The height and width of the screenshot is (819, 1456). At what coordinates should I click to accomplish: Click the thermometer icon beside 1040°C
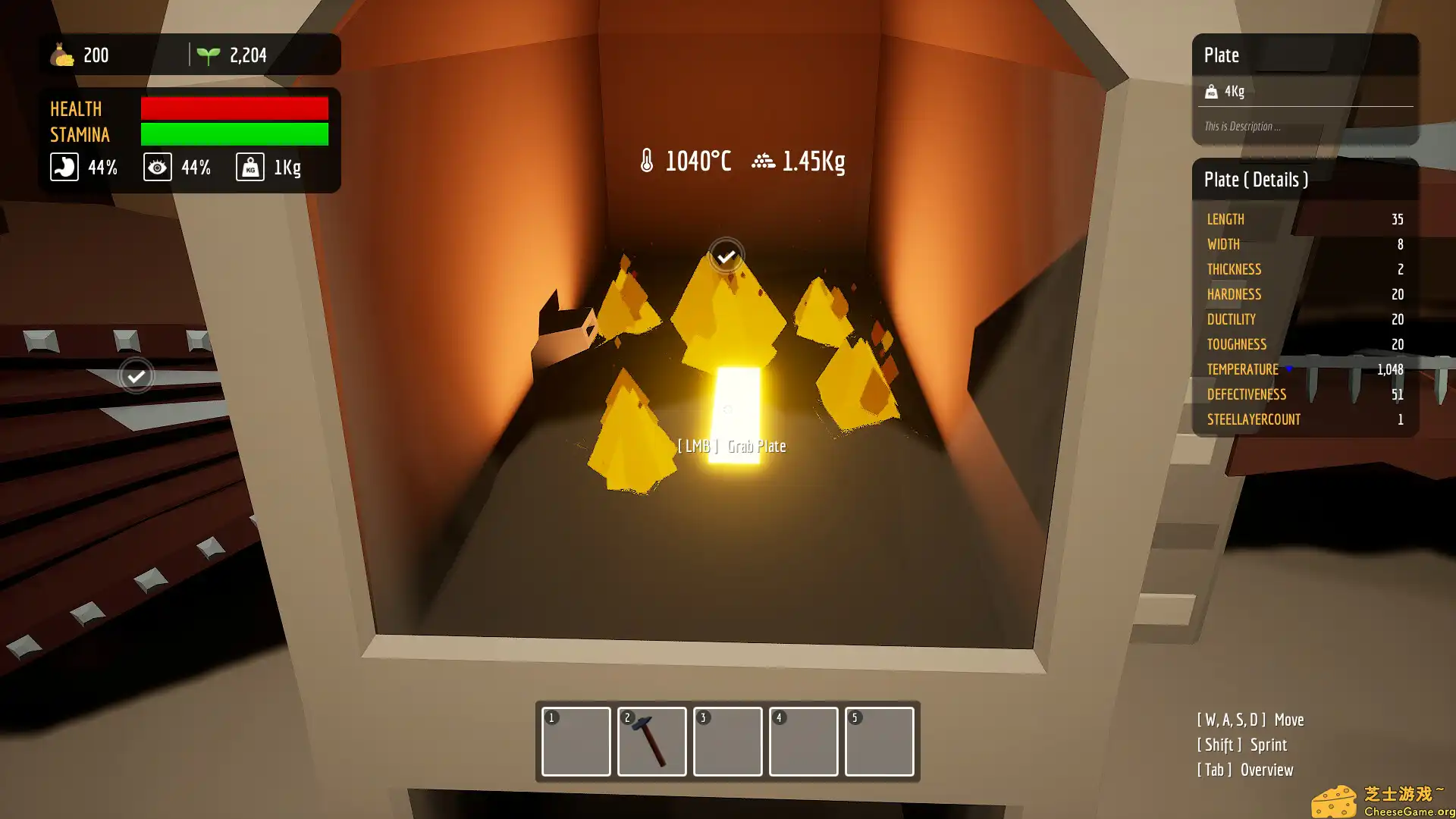647,160
